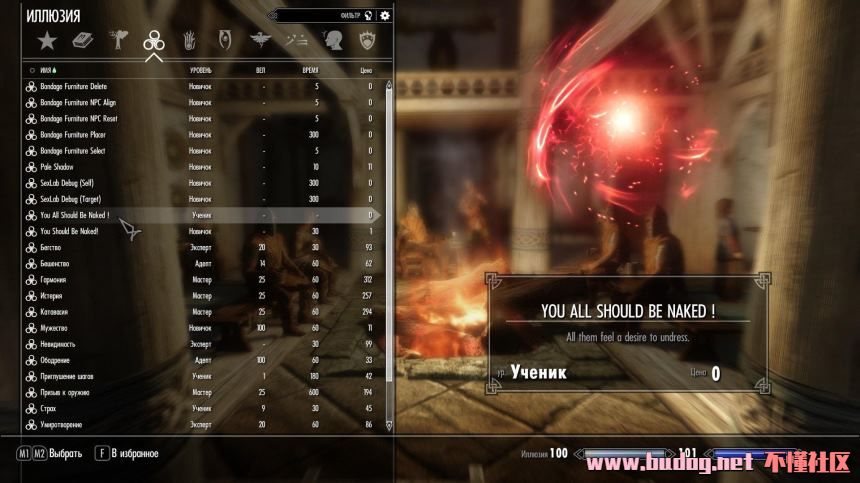This screenshot has height=483, width=860.
Task: Show the tree-icon Alteration spell category
Action: [x=119, y=41]
